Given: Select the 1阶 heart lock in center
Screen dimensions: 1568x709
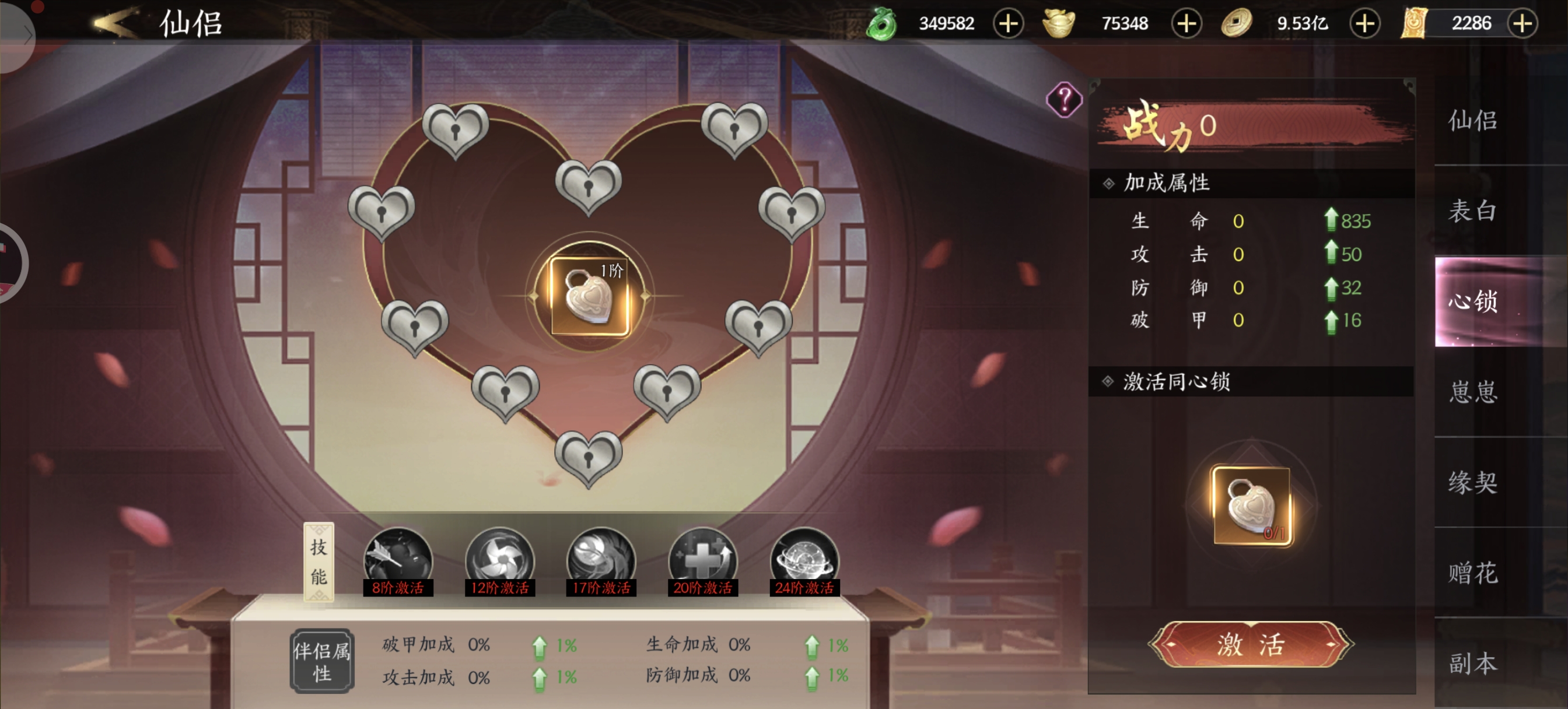Looking at the screenshot, I should tap(589, 296).
